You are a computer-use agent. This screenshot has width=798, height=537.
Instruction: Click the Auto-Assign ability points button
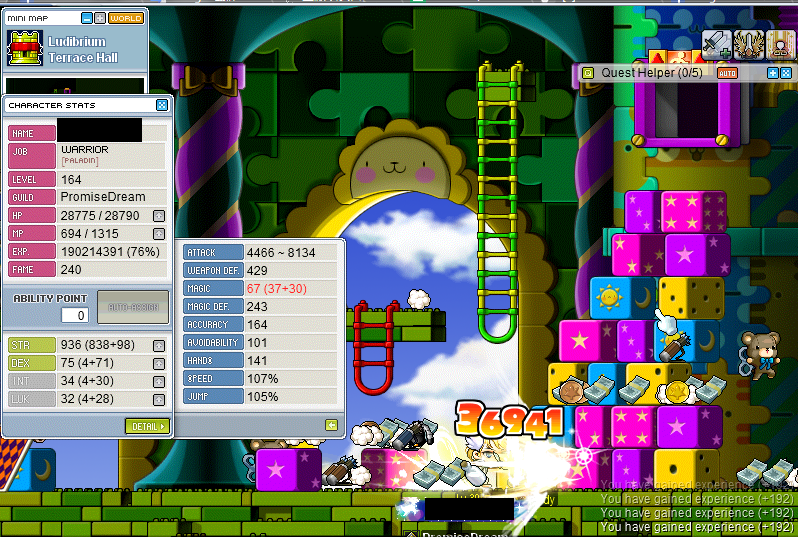point(133,307)
